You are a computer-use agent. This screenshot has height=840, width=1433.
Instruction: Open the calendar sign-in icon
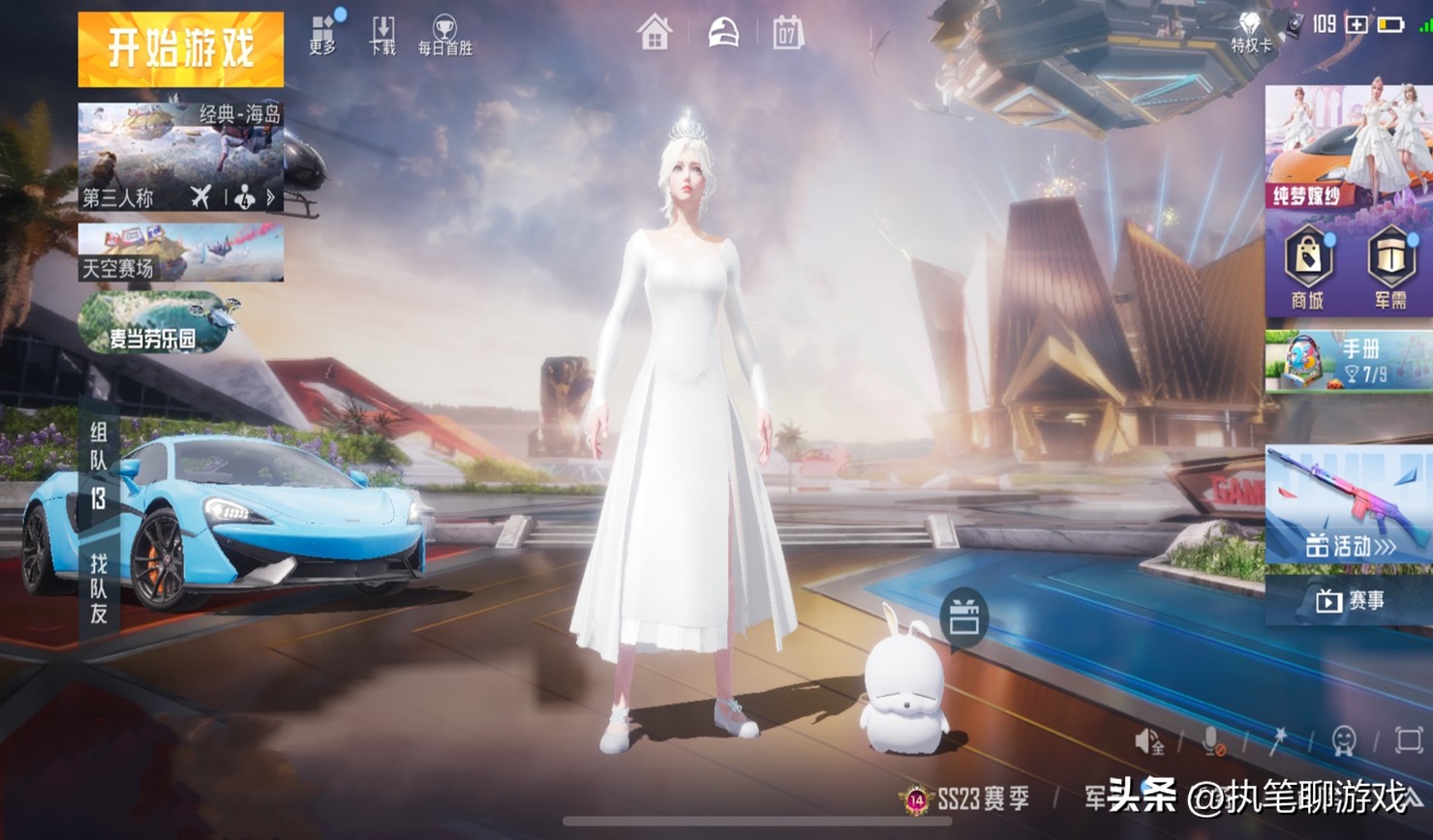[787, 34]
